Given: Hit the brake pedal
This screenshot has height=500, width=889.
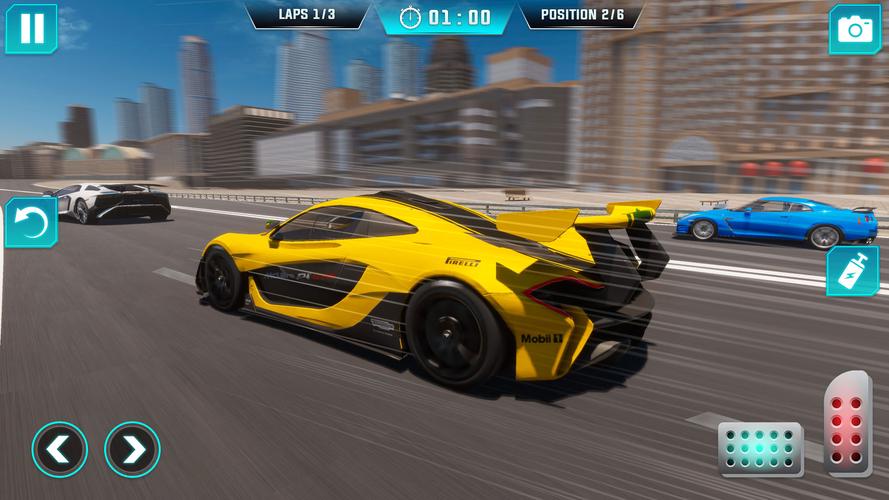Looking at the screenshot, I should (760, 447).
